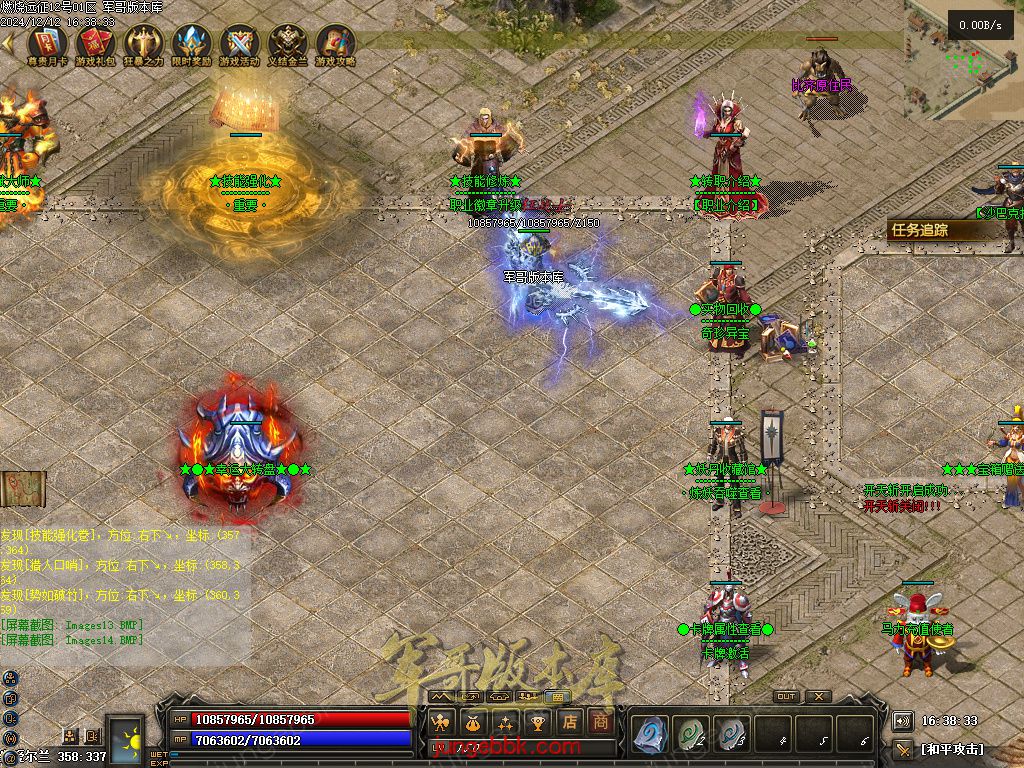
Task: Open the money bag icon in the bottom bar
Action: [x=473, y=722]
